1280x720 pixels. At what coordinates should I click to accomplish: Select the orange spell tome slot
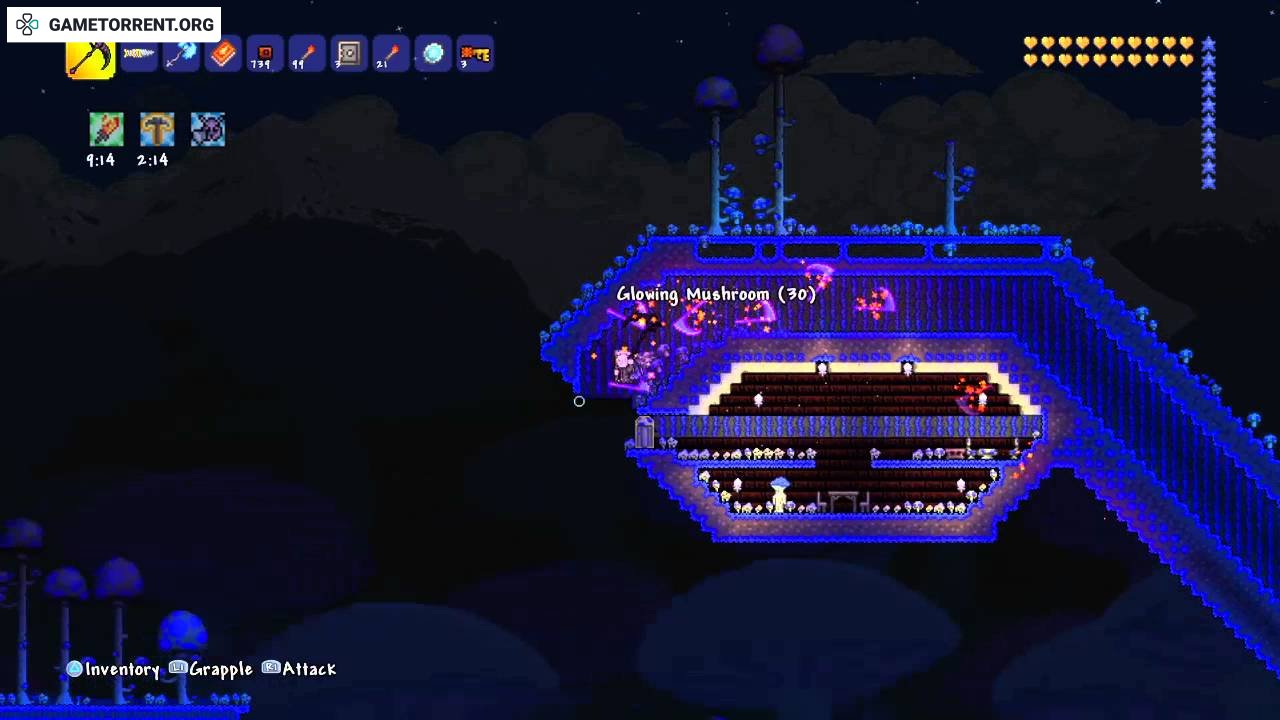pyautogui.click(x=223, y=54)
